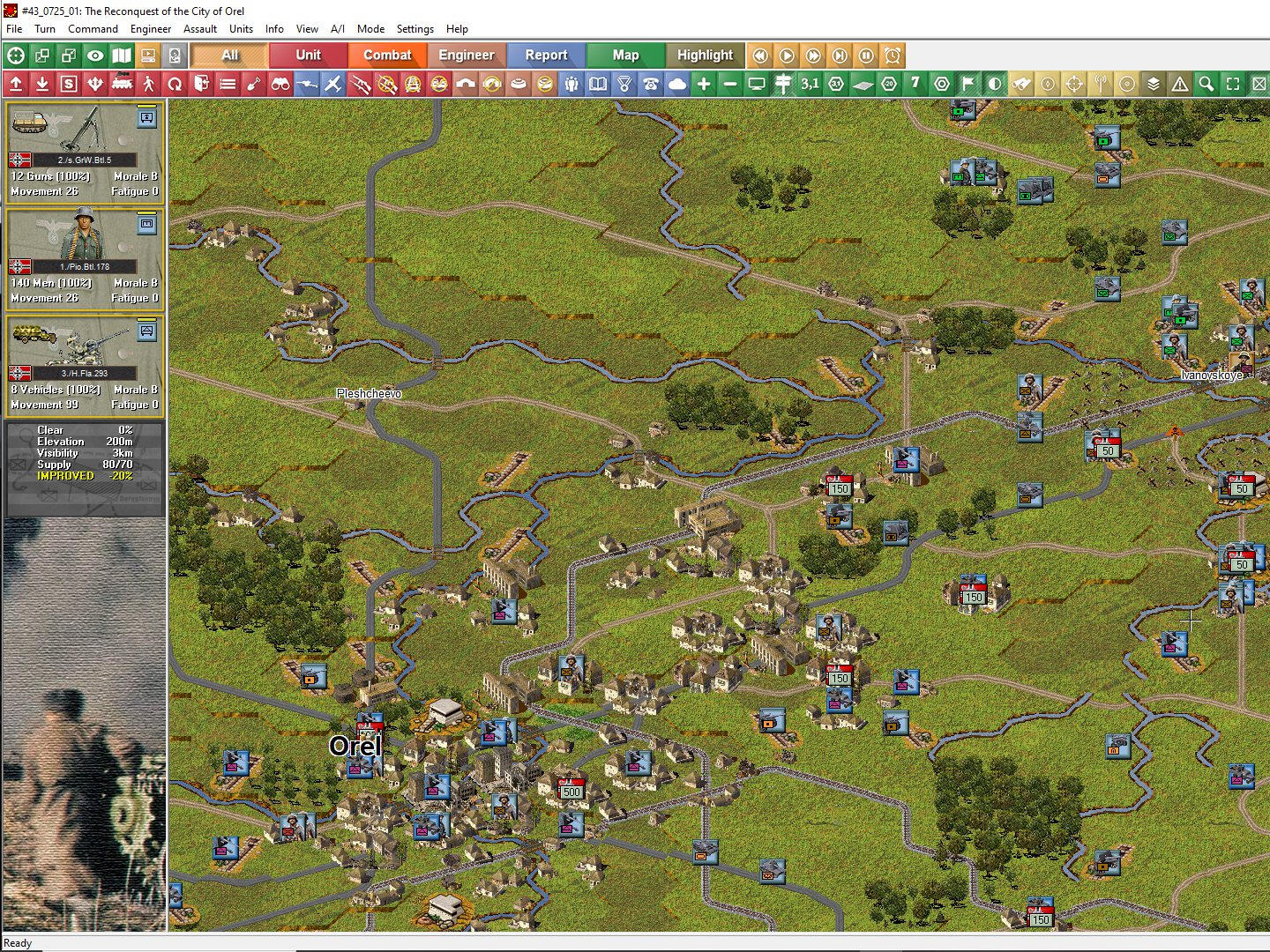This screenshot has height=952, width=1270.
Task: Toggle the stacked layers map overlay icon
Action: coord(1153,85)
